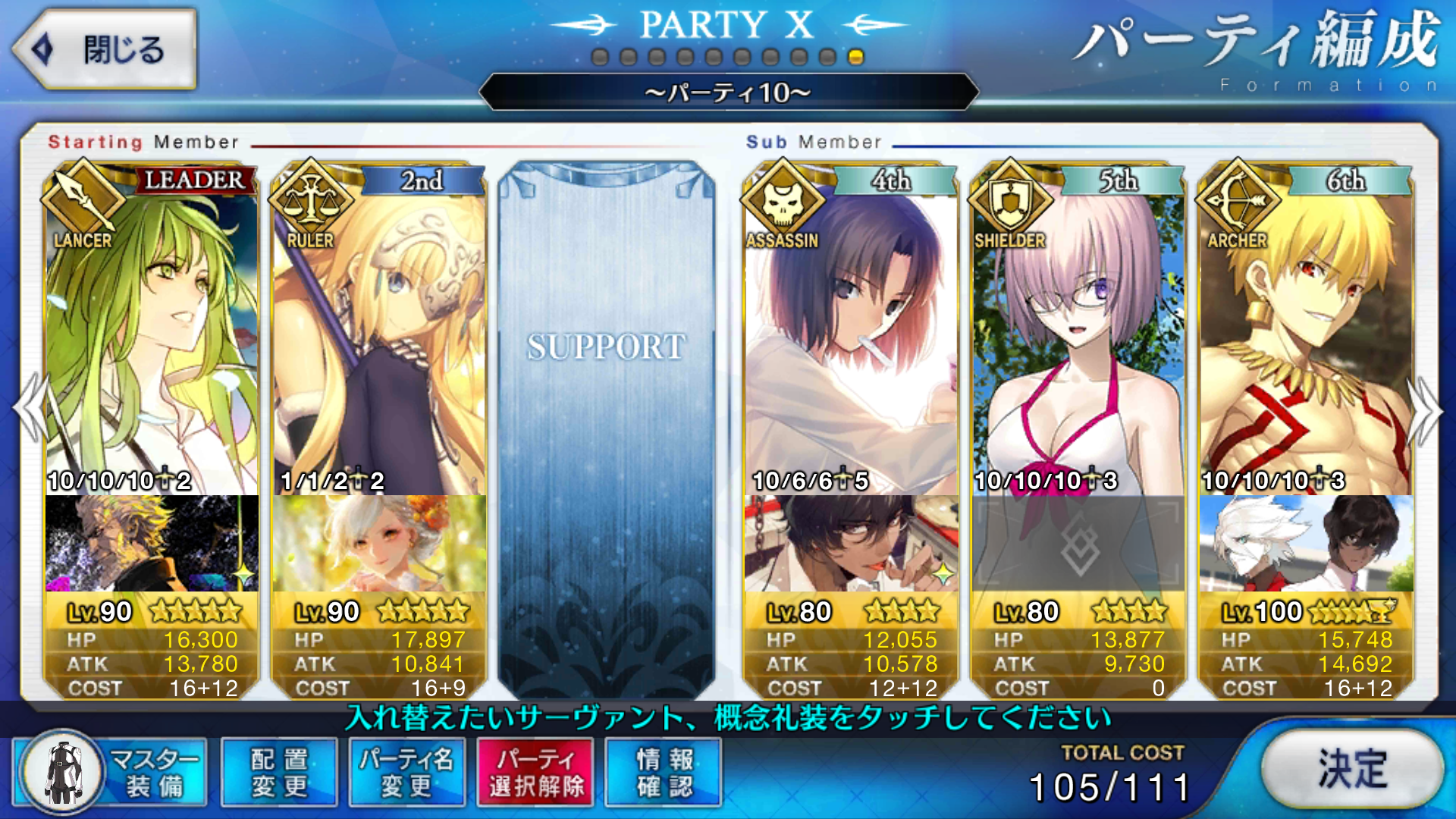Rename the party via パーティ名変更
1456x819 pixels.
(406, 772)
